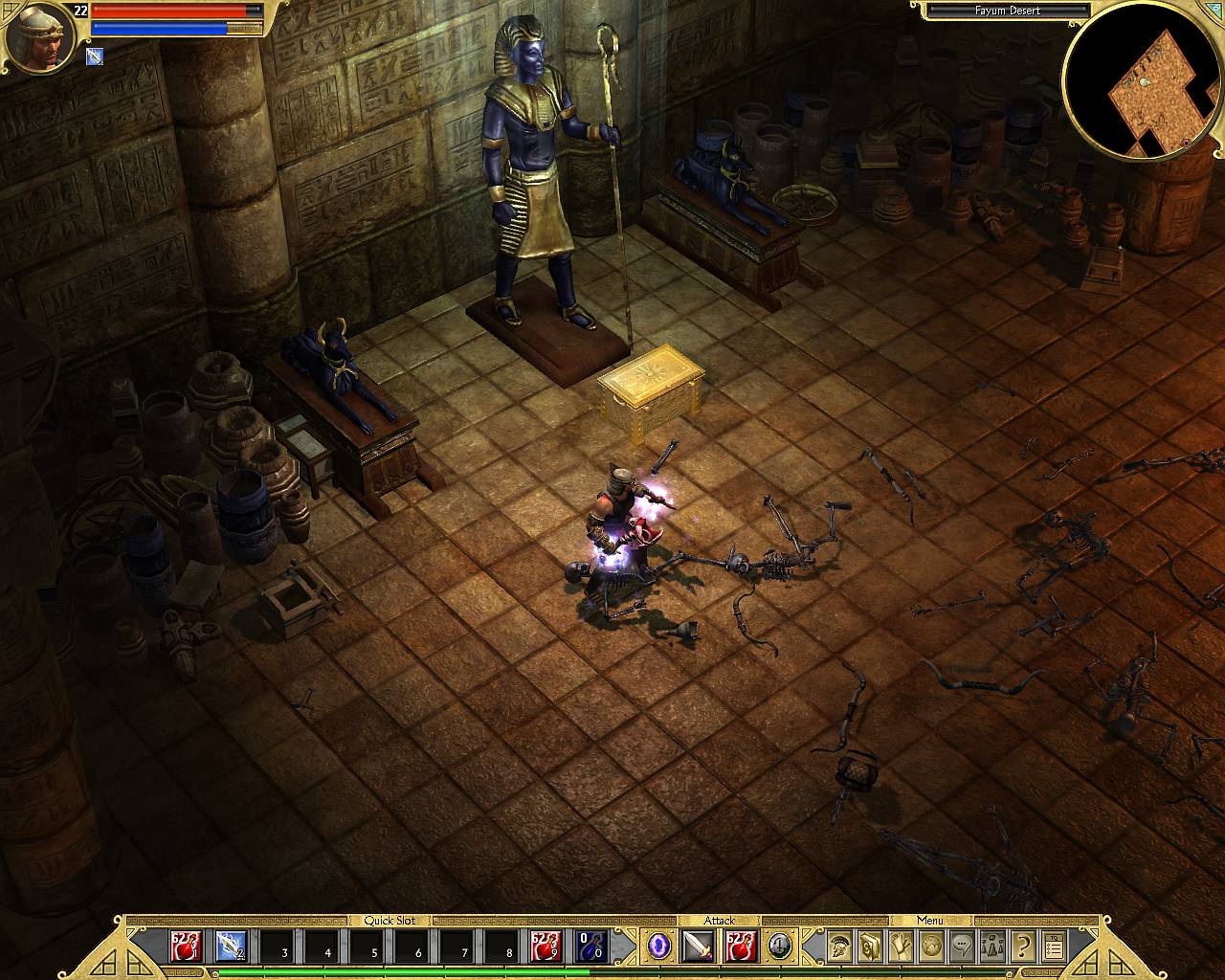Show the world map globe icon
Screen dimensions: 1225x980
click(931, 947)
